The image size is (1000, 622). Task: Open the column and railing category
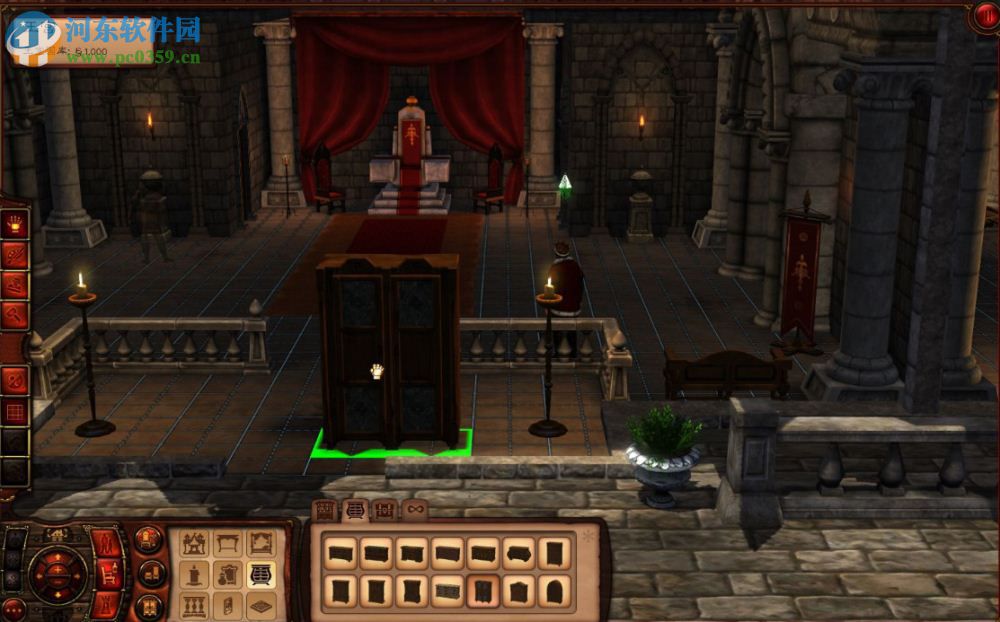pos(195,606)
